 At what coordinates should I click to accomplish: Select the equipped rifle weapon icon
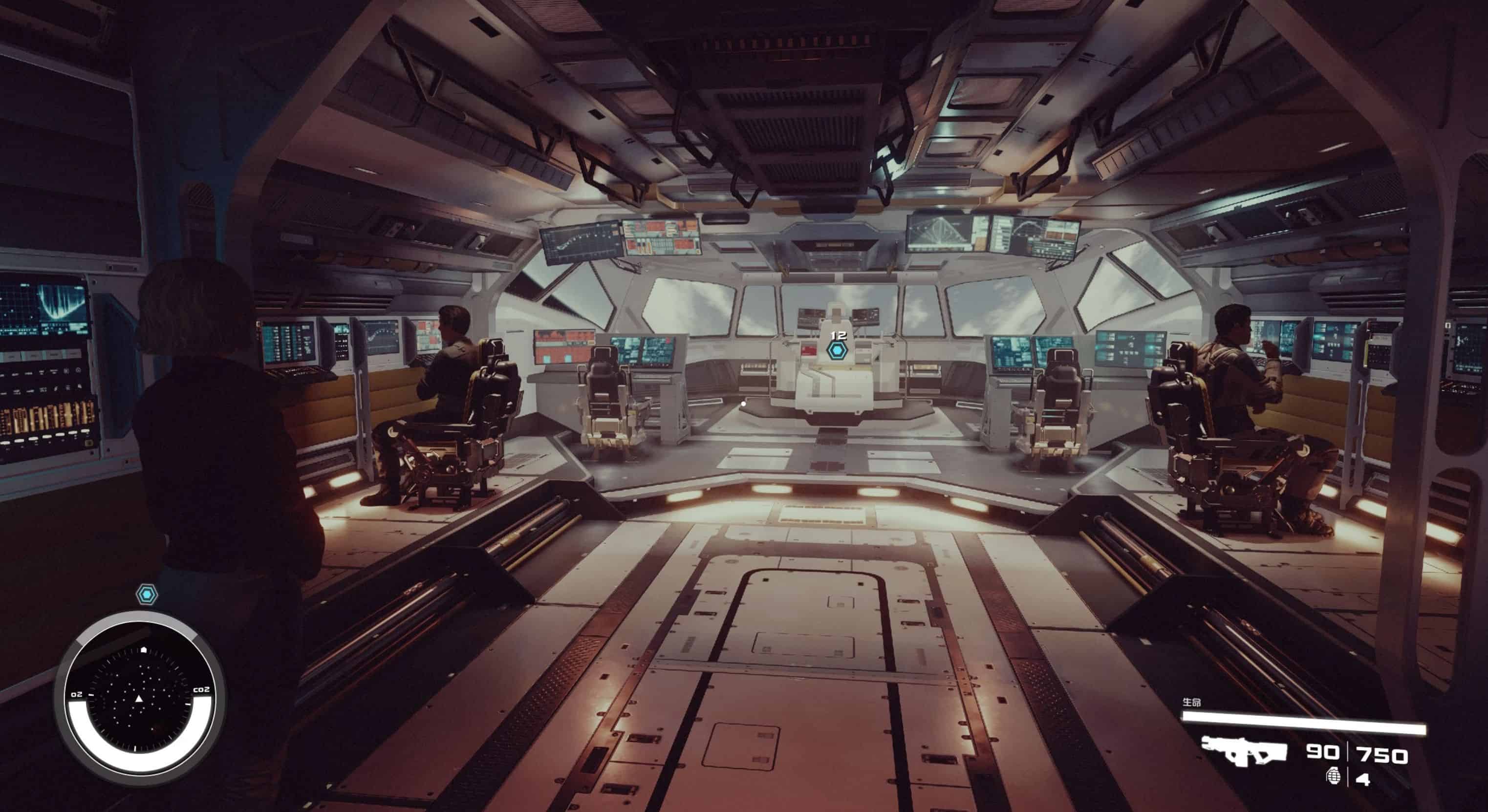[x=1244, y=751]
